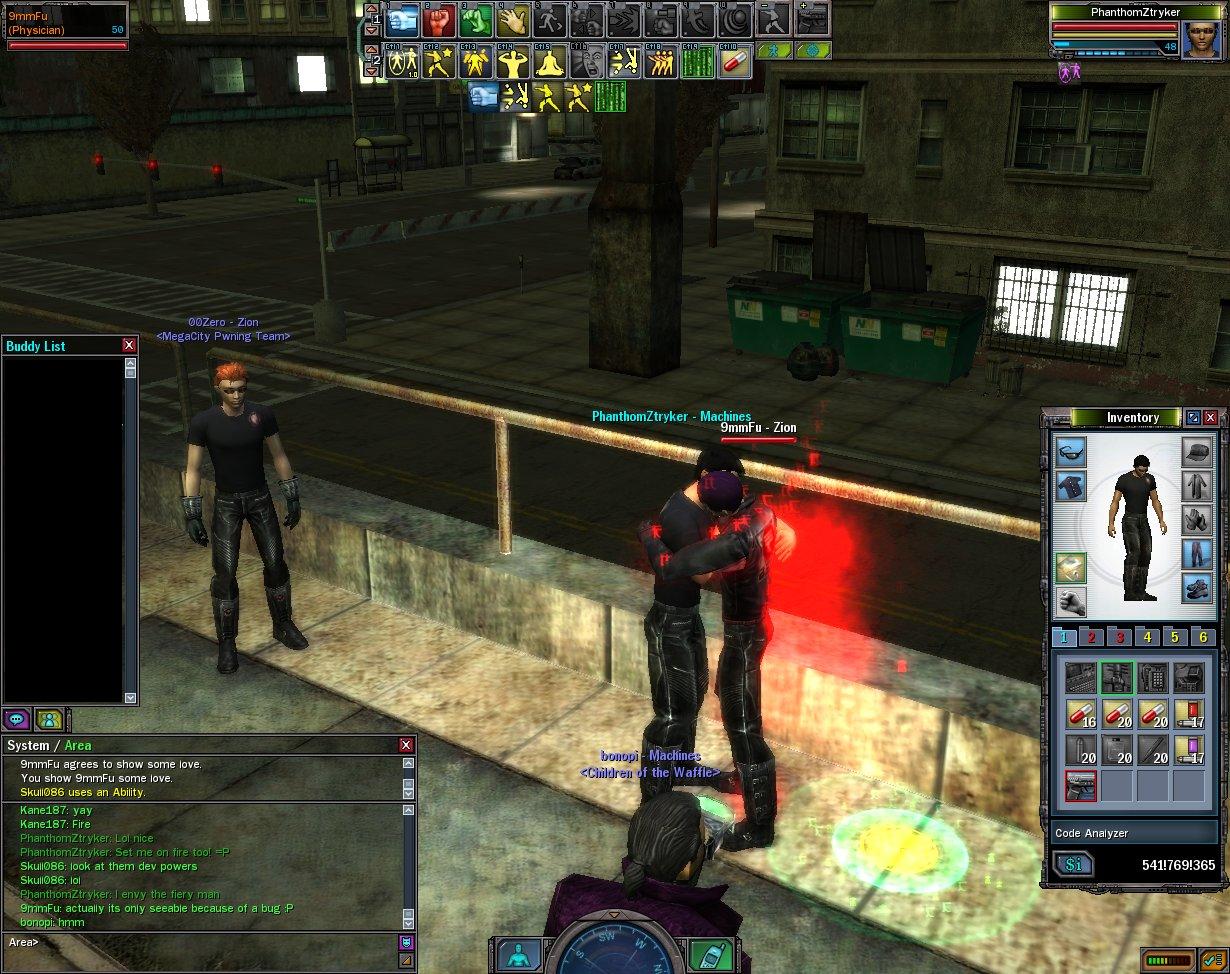Close the Buddy List panel
Viewport: 1230px width, 974px height.
tap(129, 345)
